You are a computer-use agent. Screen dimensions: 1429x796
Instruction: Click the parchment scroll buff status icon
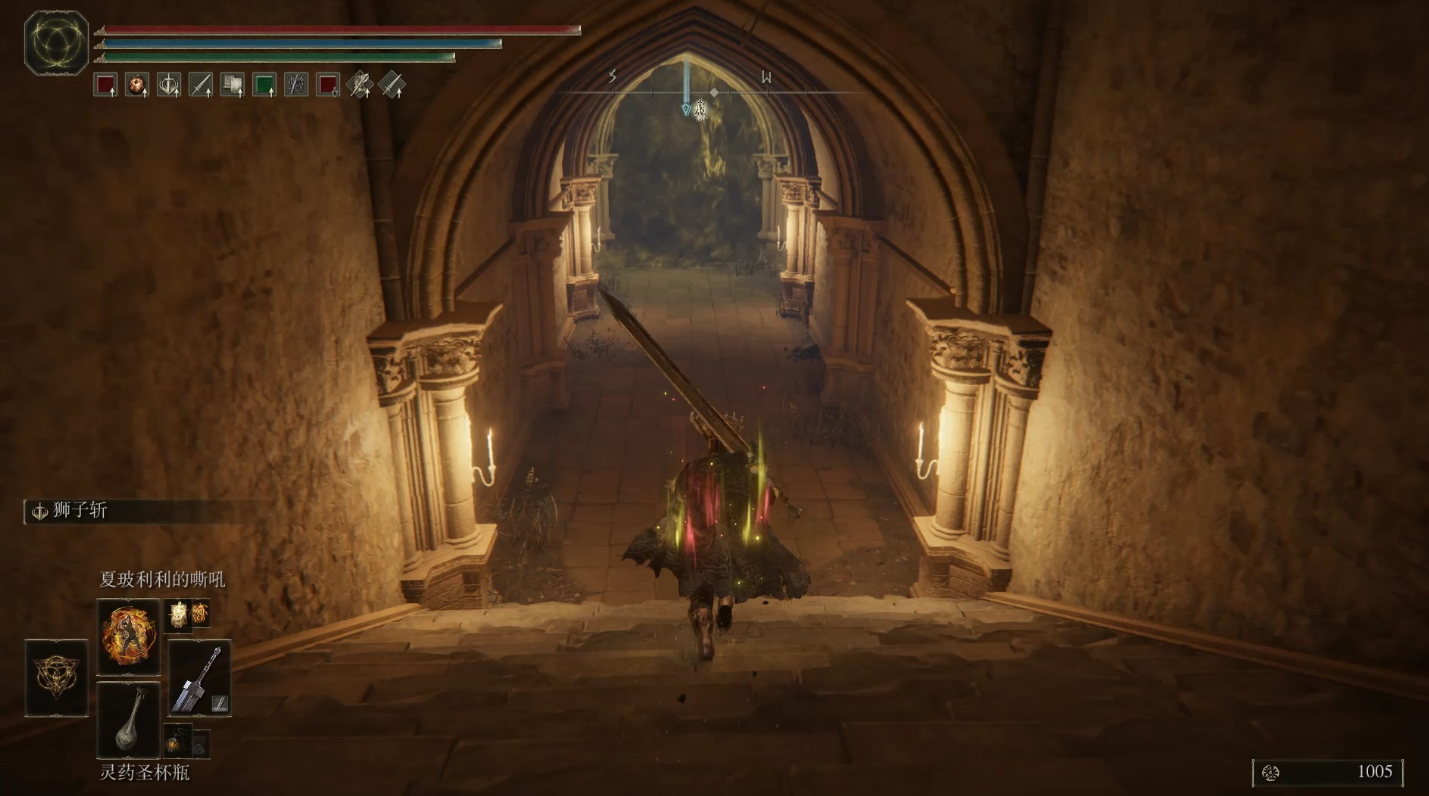[x=232, y=85]
